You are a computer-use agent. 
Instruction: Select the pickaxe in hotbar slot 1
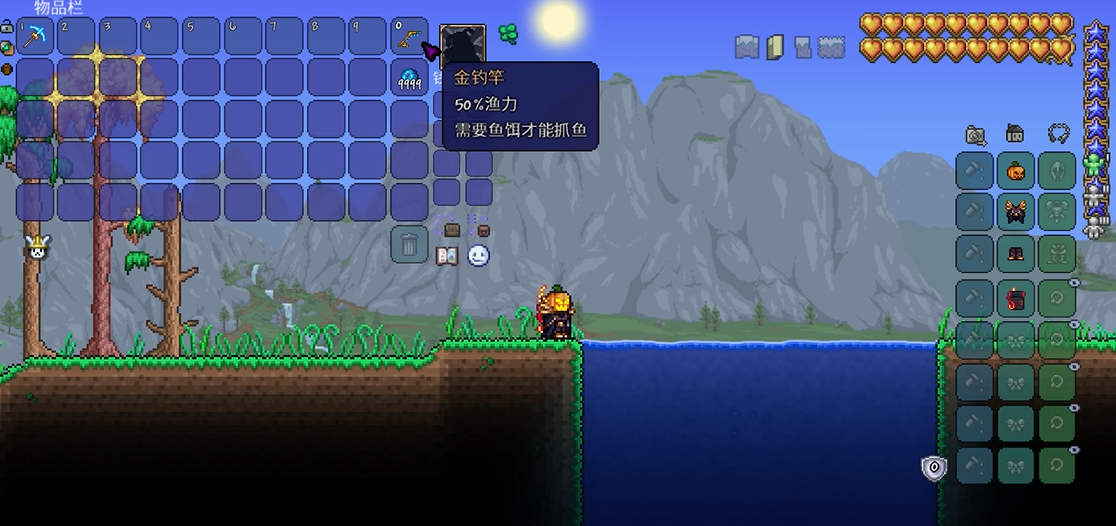click(36, 36)
